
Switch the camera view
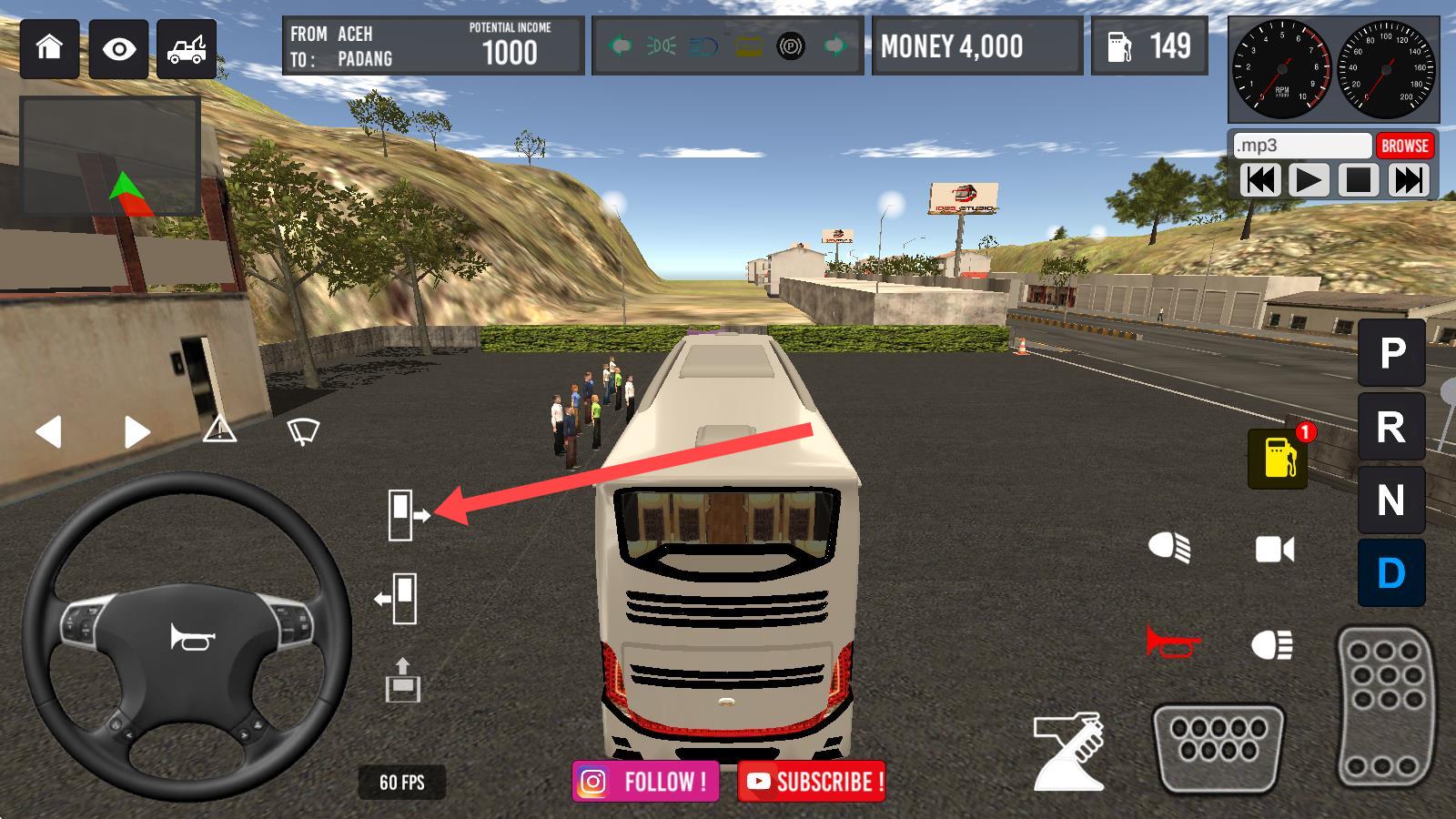[1274, 549]
